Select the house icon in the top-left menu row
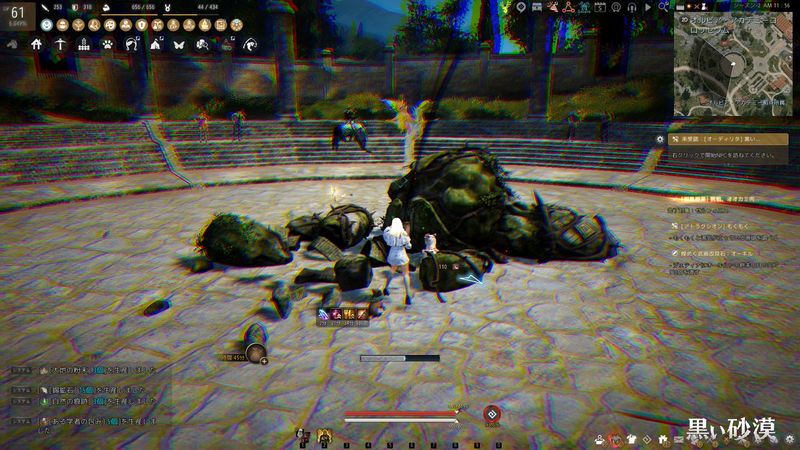Viewport: 800px width, 450px height. (37, 45)
